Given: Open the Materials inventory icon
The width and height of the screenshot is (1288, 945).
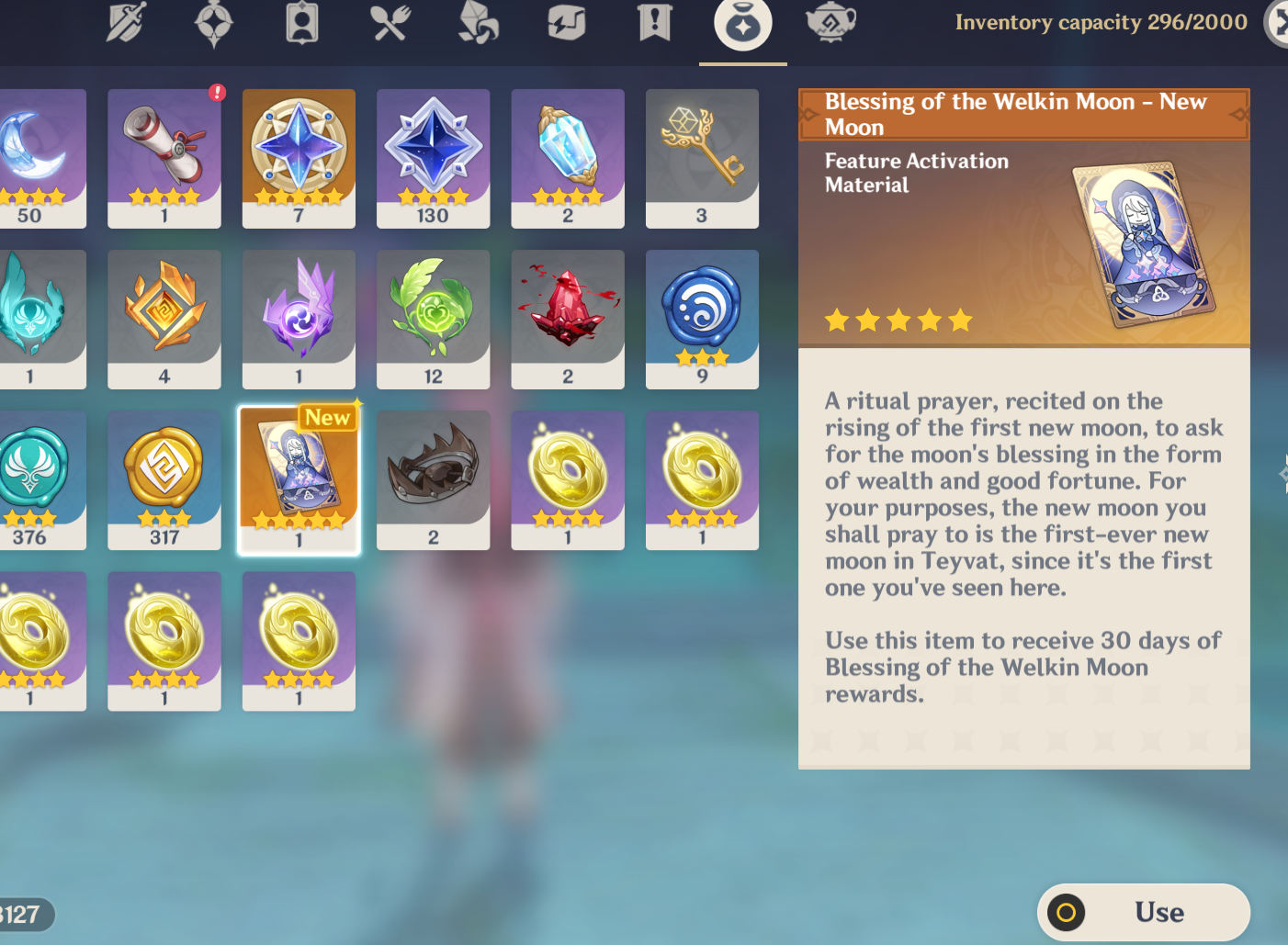Looking at the screenshot, I should (x=477, y=24).
